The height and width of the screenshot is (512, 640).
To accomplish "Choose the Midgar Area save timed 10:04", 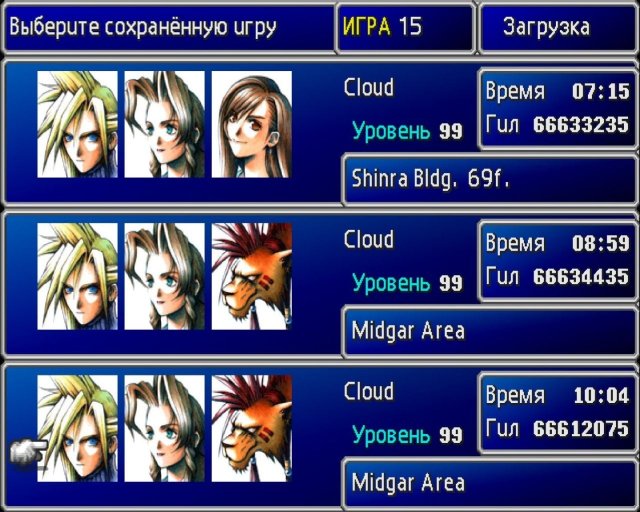I will click(x=320, y=436).
